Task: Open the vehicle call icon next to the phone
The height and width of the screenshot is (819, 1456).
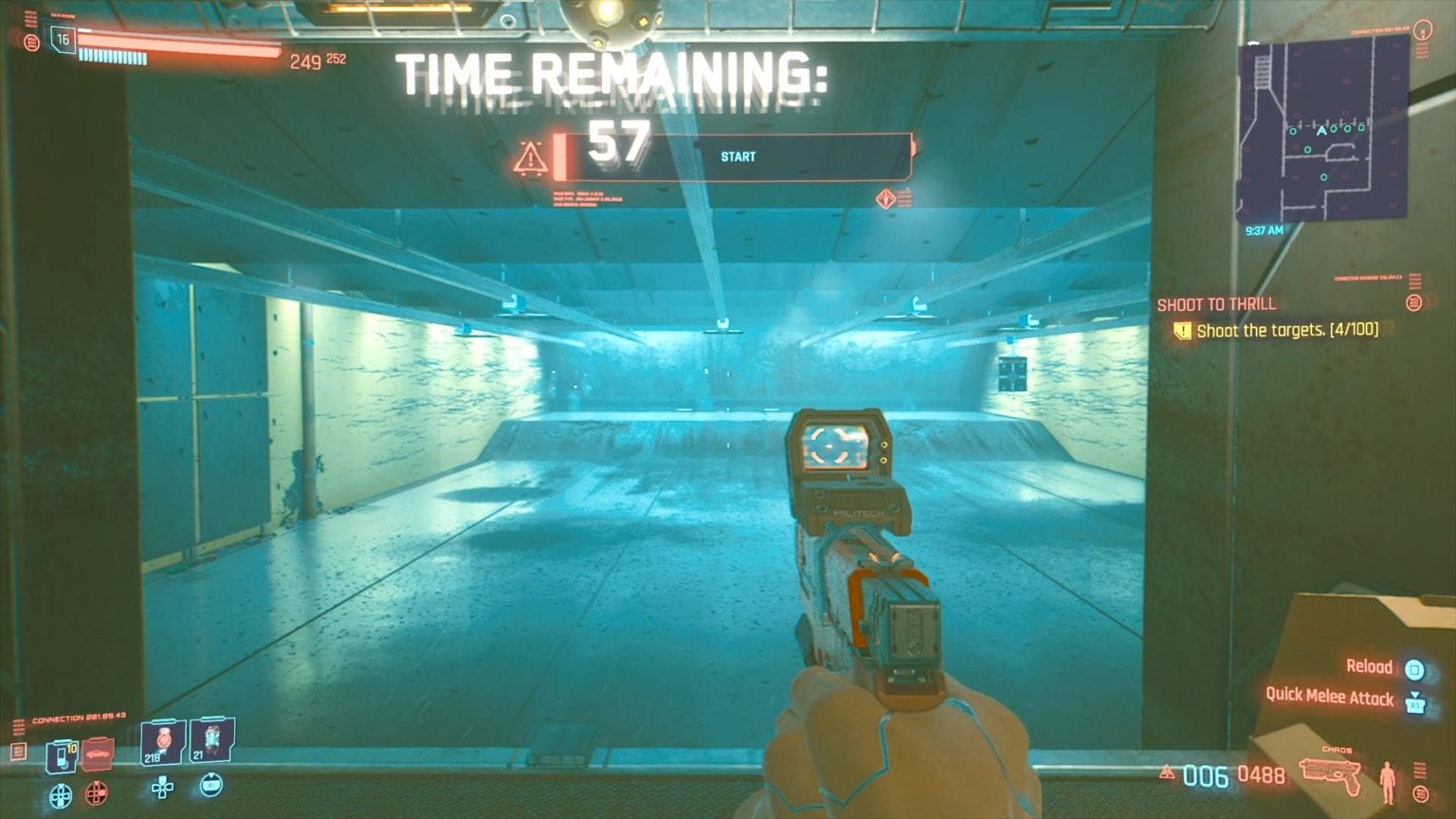Action: tap(96, 755)
